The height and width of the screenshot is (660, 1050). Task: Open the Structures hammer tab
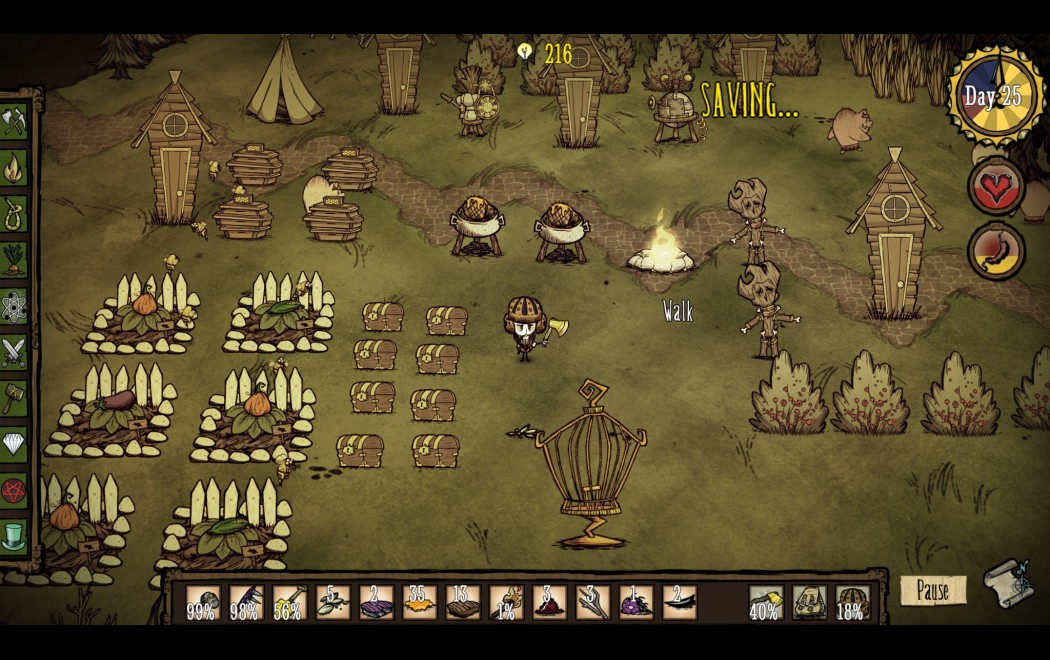point(14,397)
